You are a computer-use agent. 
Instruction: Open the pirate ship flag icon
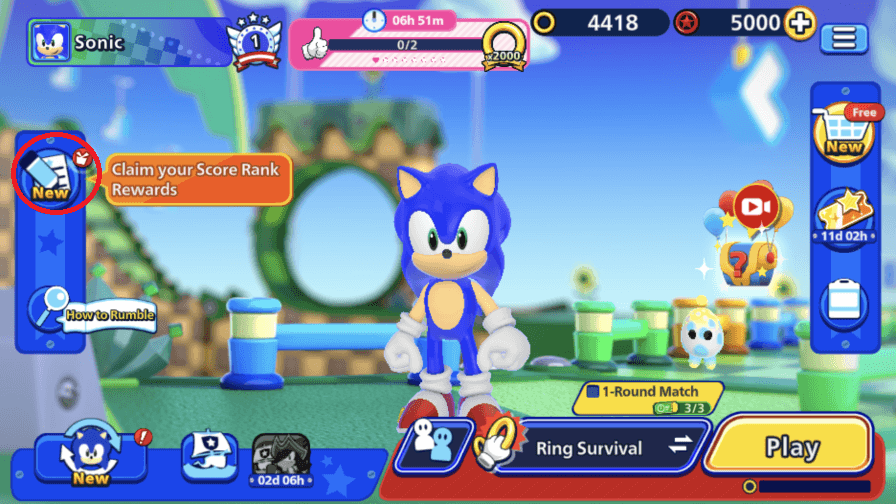click(x=209, y=455)
